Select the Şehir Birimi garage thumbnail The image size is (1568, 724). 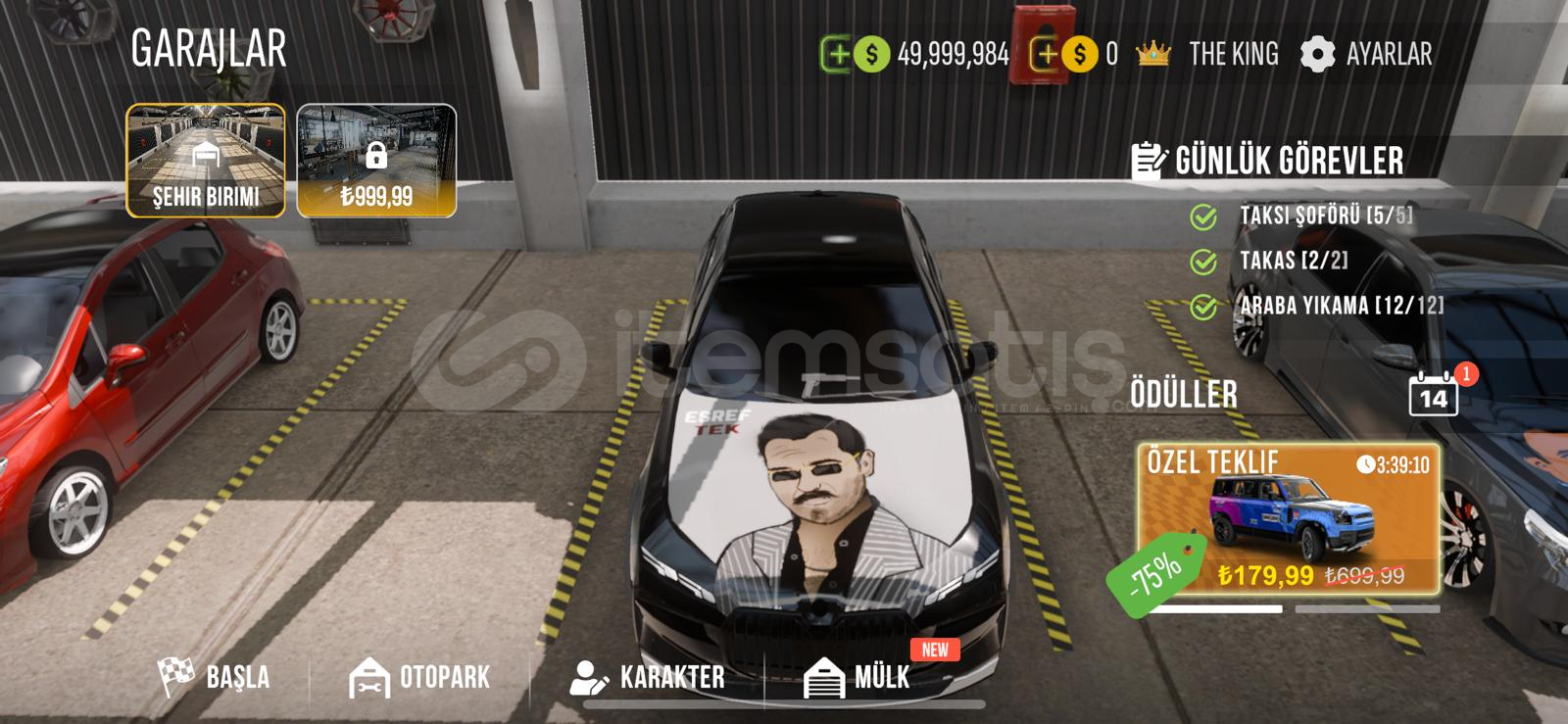click(206, 160)
